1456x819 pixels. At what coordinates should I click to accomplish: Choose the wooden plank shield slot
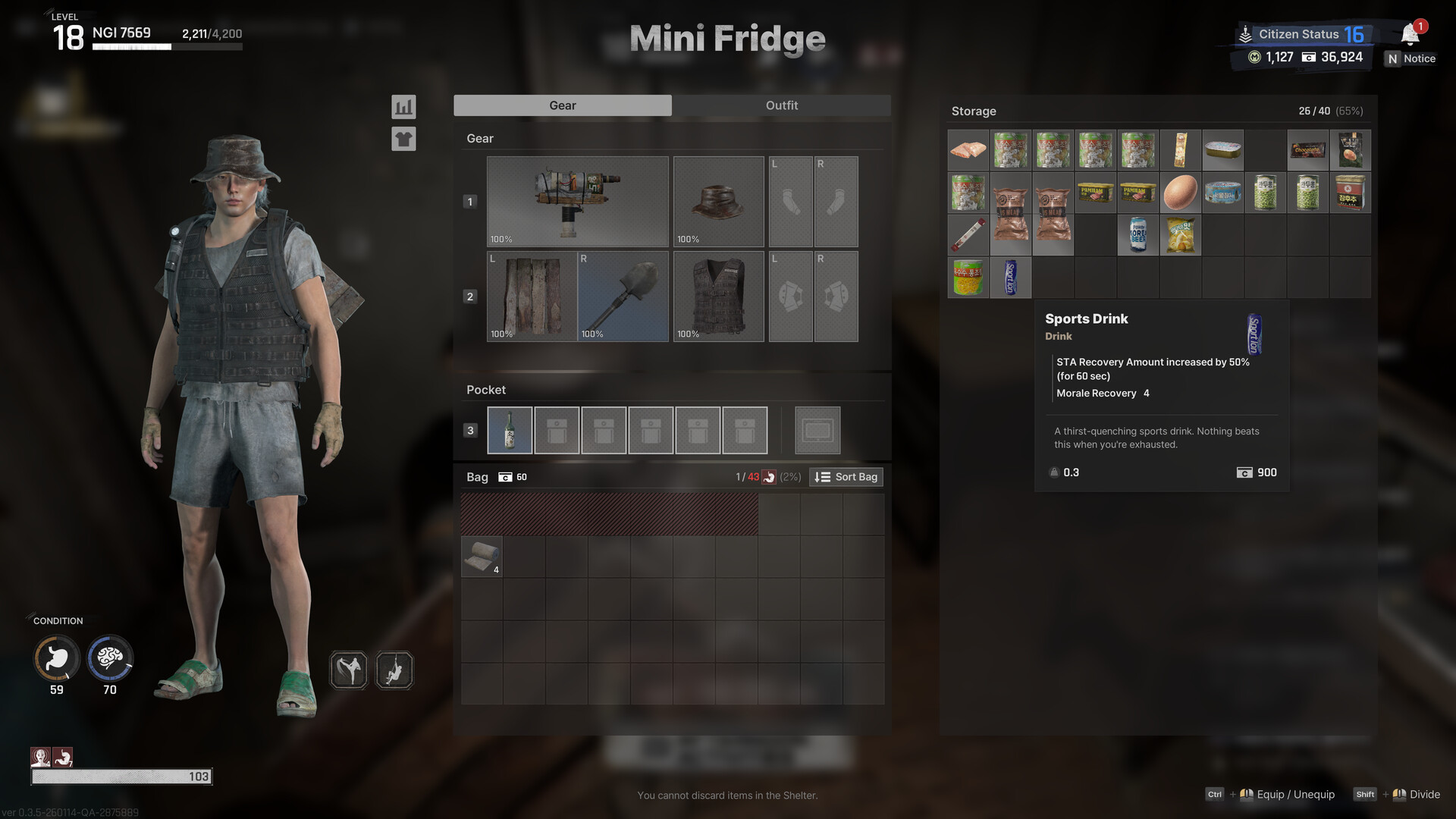point(532,297)
